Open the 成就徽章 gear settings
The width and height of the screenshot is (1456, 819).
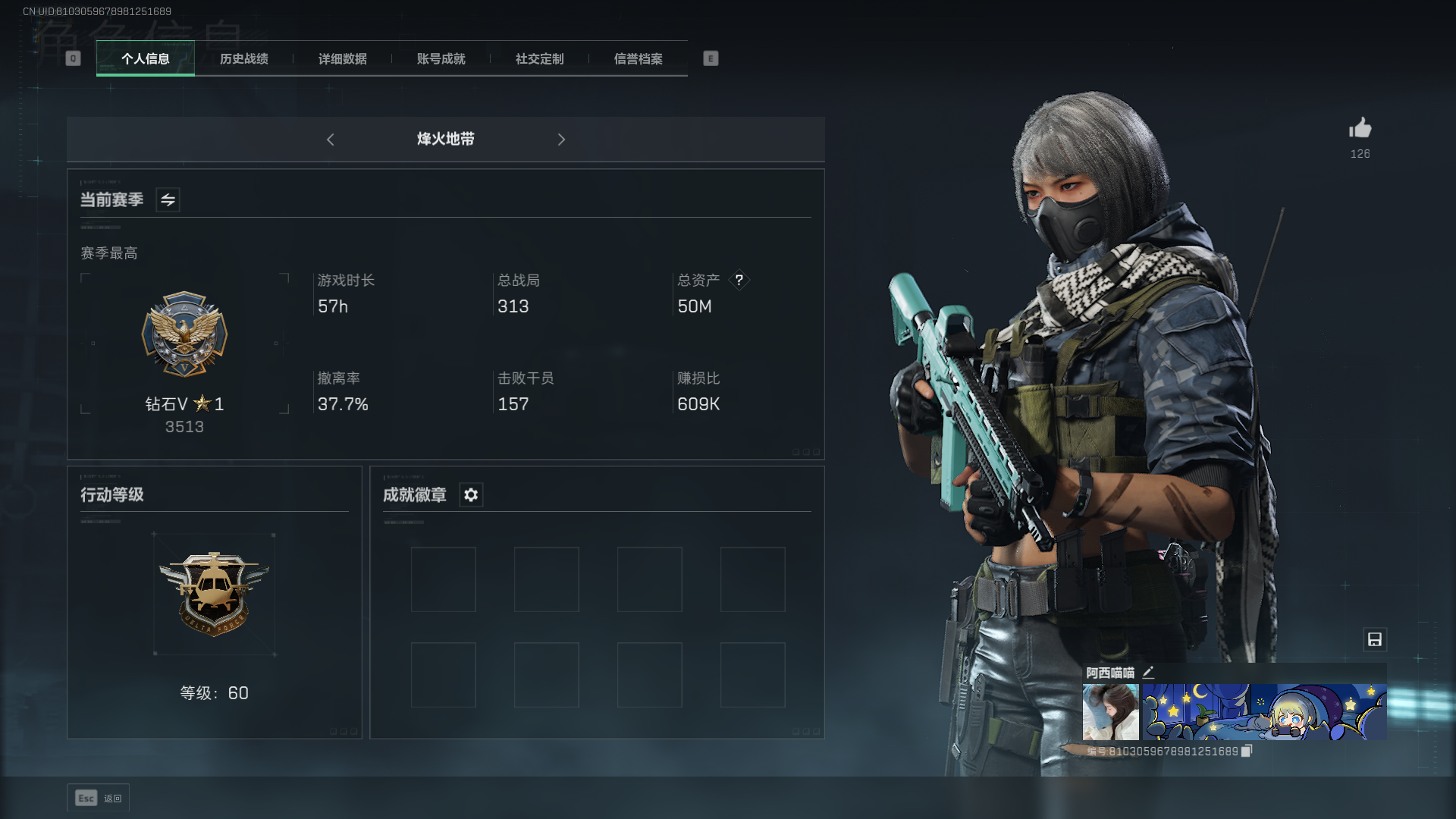click(471, 495)
